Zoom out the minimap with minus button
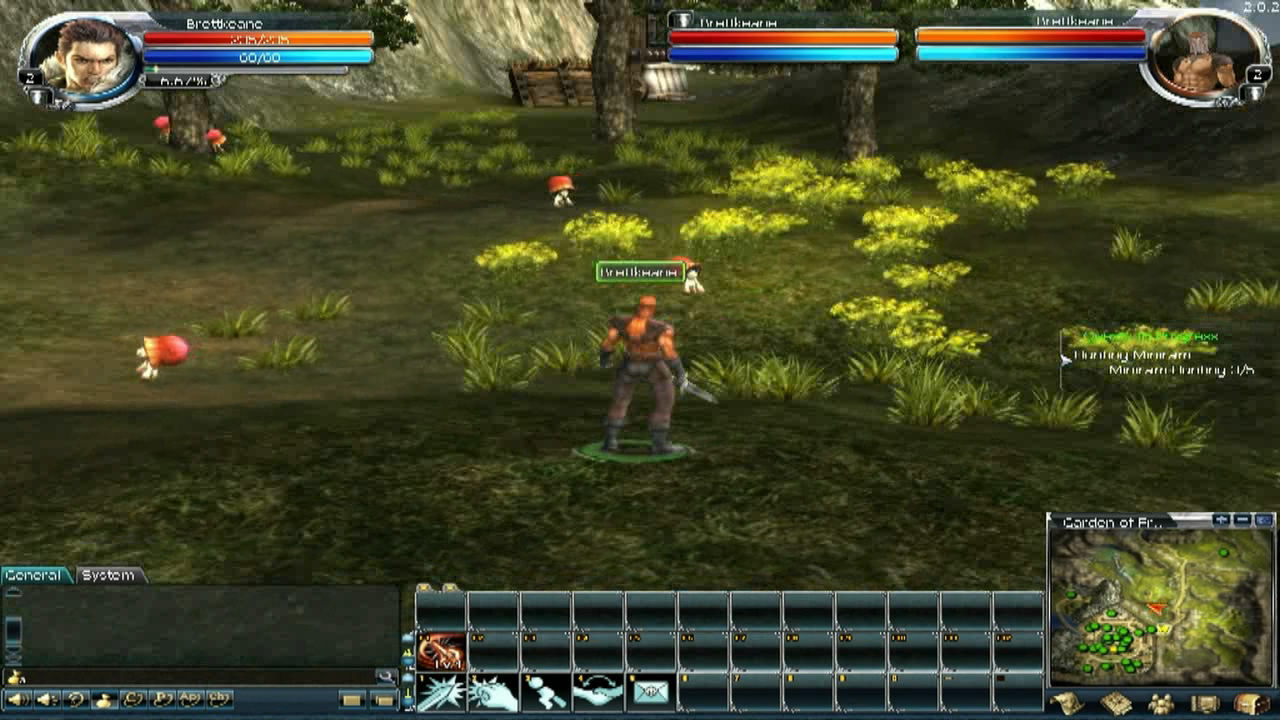Image resolution: width=1280 pixels, height=720 pixels. coord(1242,521)
